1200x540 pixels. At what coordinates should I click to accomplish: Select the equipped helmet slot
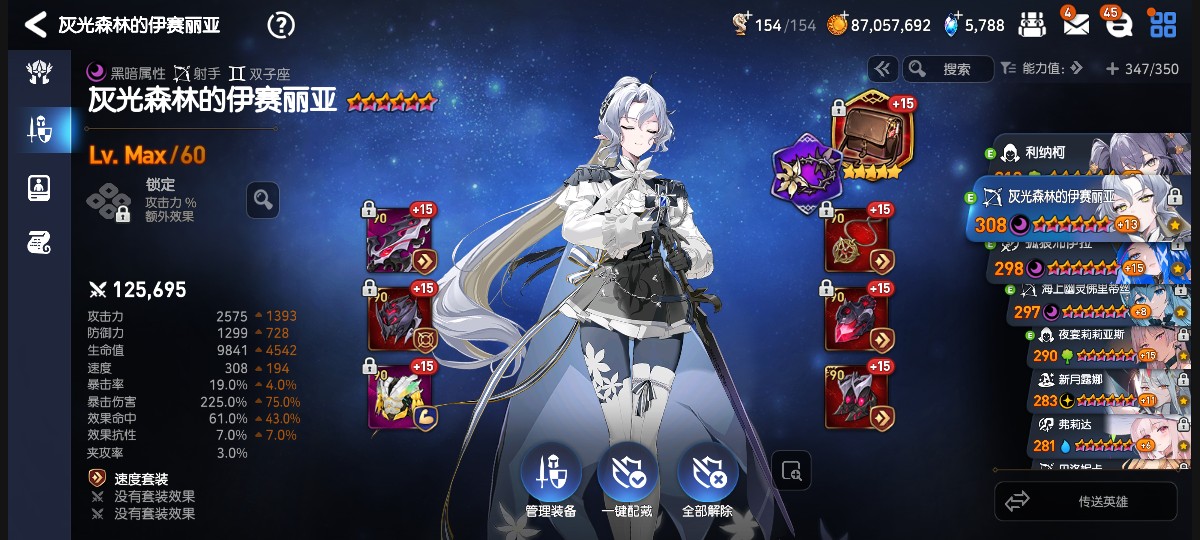[x=400, y=318]
